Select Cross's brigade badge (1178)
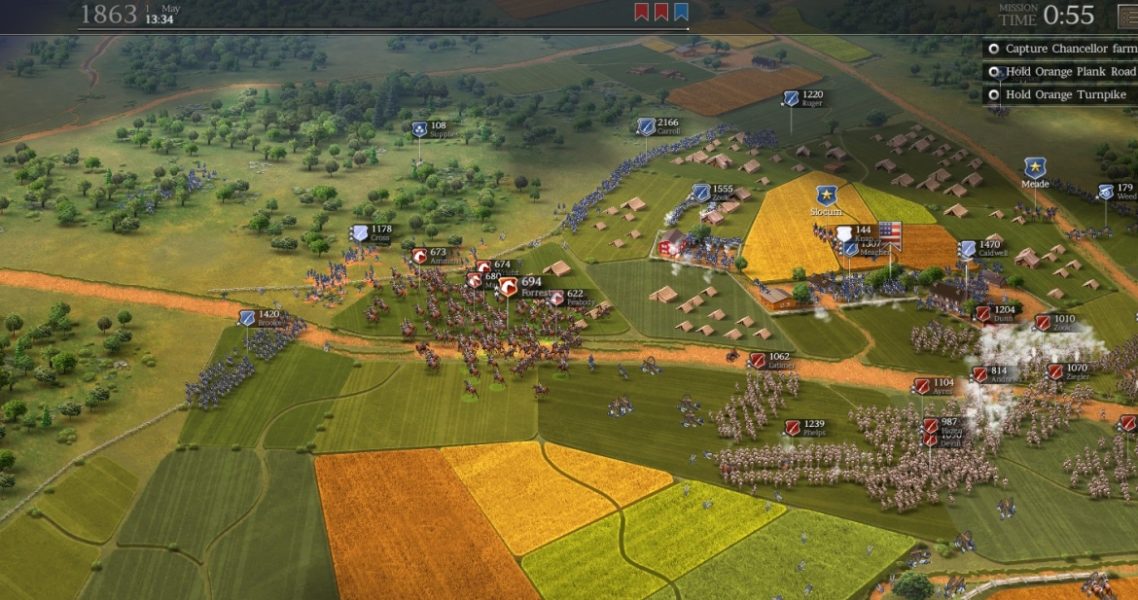The height and width of the screenshot is (600, 1138). [x=359, y=233]
